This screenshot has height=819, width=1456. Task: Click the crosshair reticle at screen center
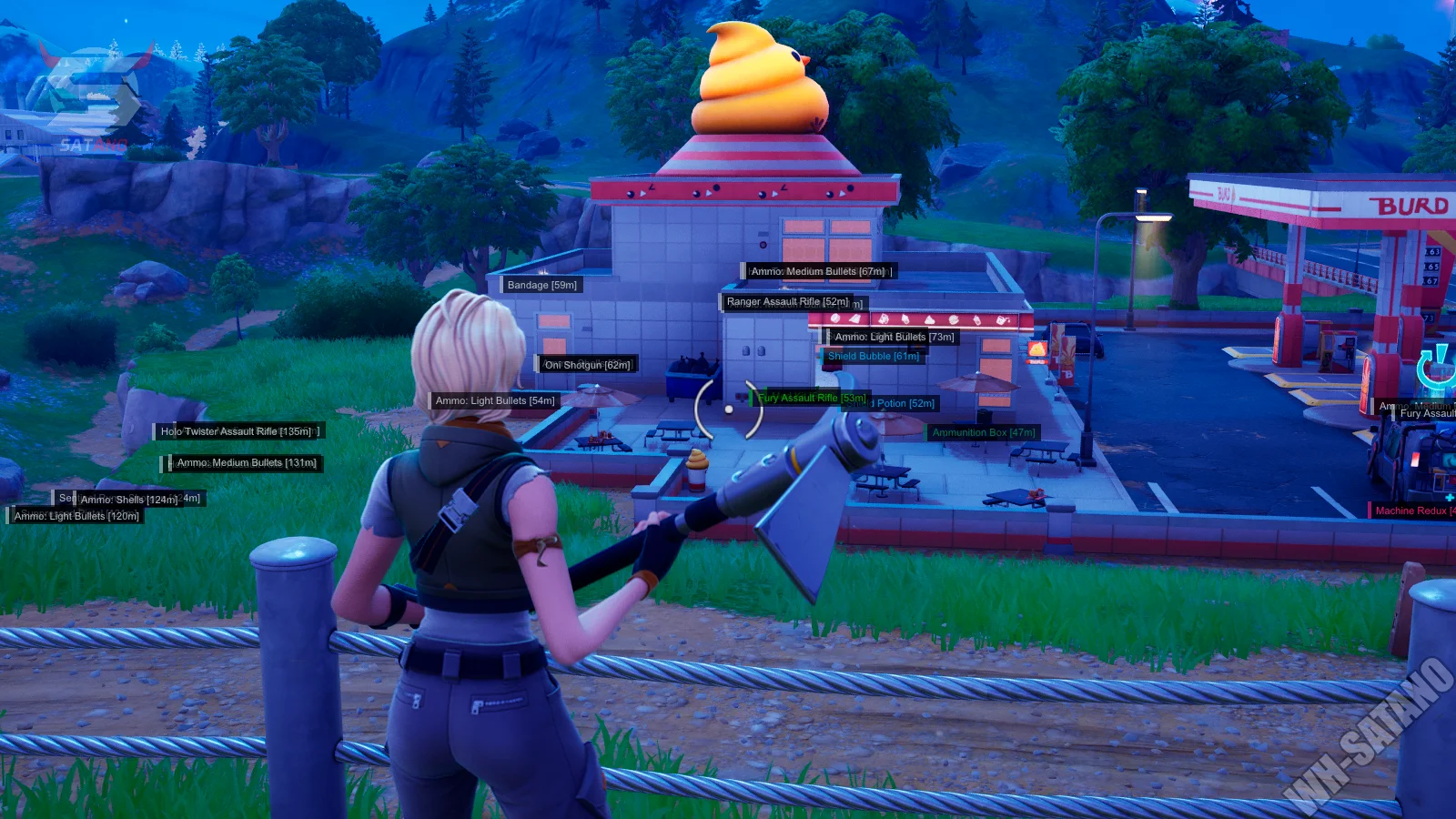(728, 408)
